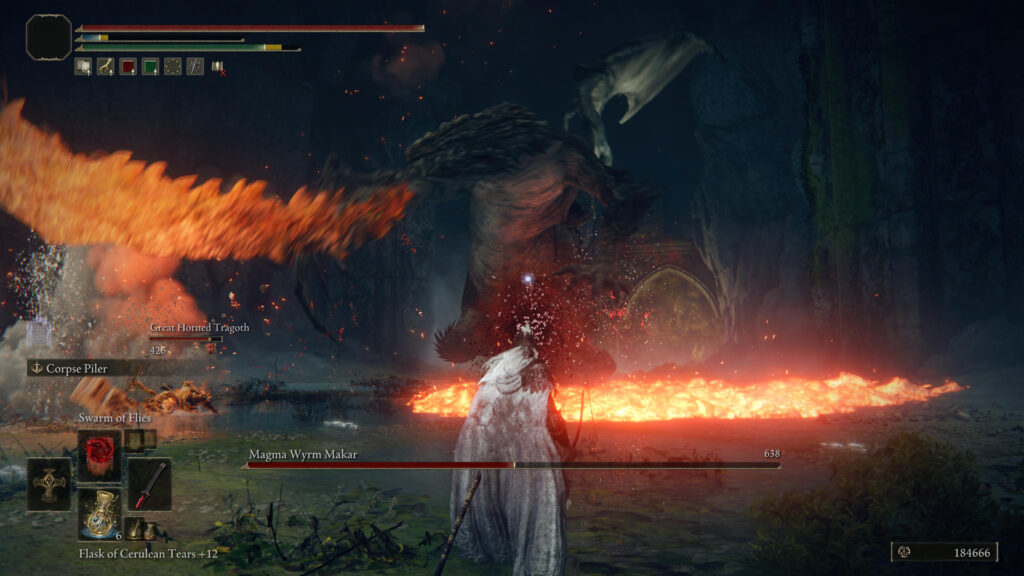1024x576 pixels.
Task: Click the dotted ring status effect icon
Action: pos(172,67)
